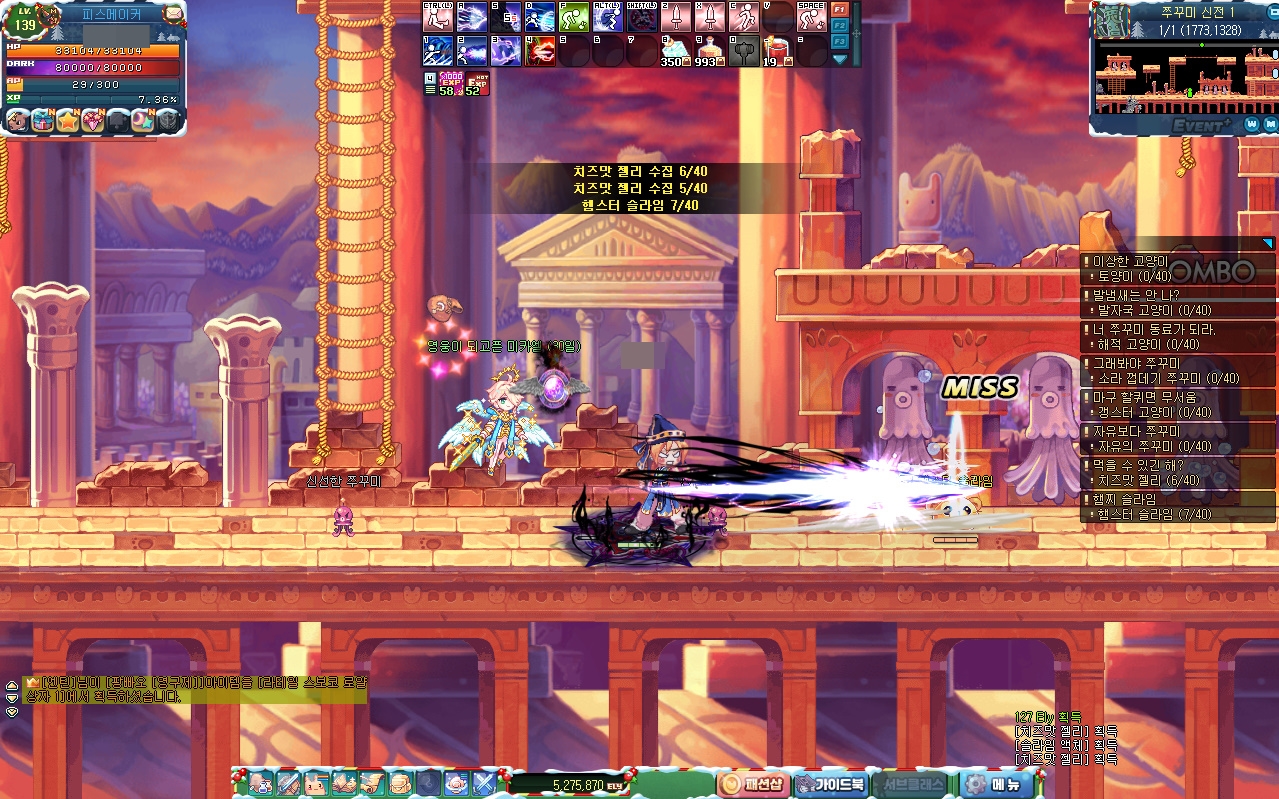Use the orange potion with 993 count
Viewport: 1279px width, 799px height.
coord(709,50)
